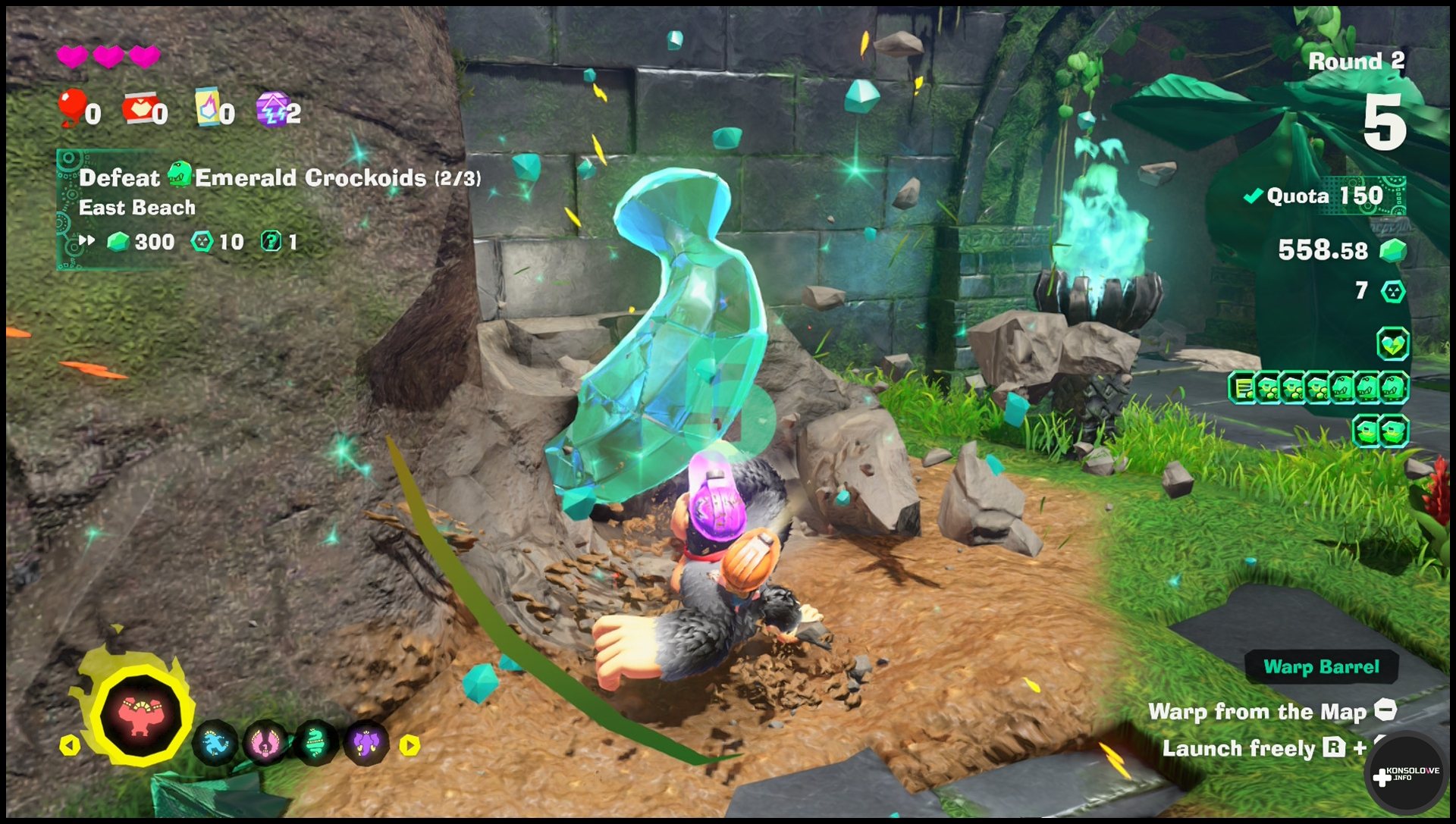This screenshot has width=1456, height=824.
Task: Switch to the pink Ostrich Bananza icon
Action: click(x=265, y=743)
